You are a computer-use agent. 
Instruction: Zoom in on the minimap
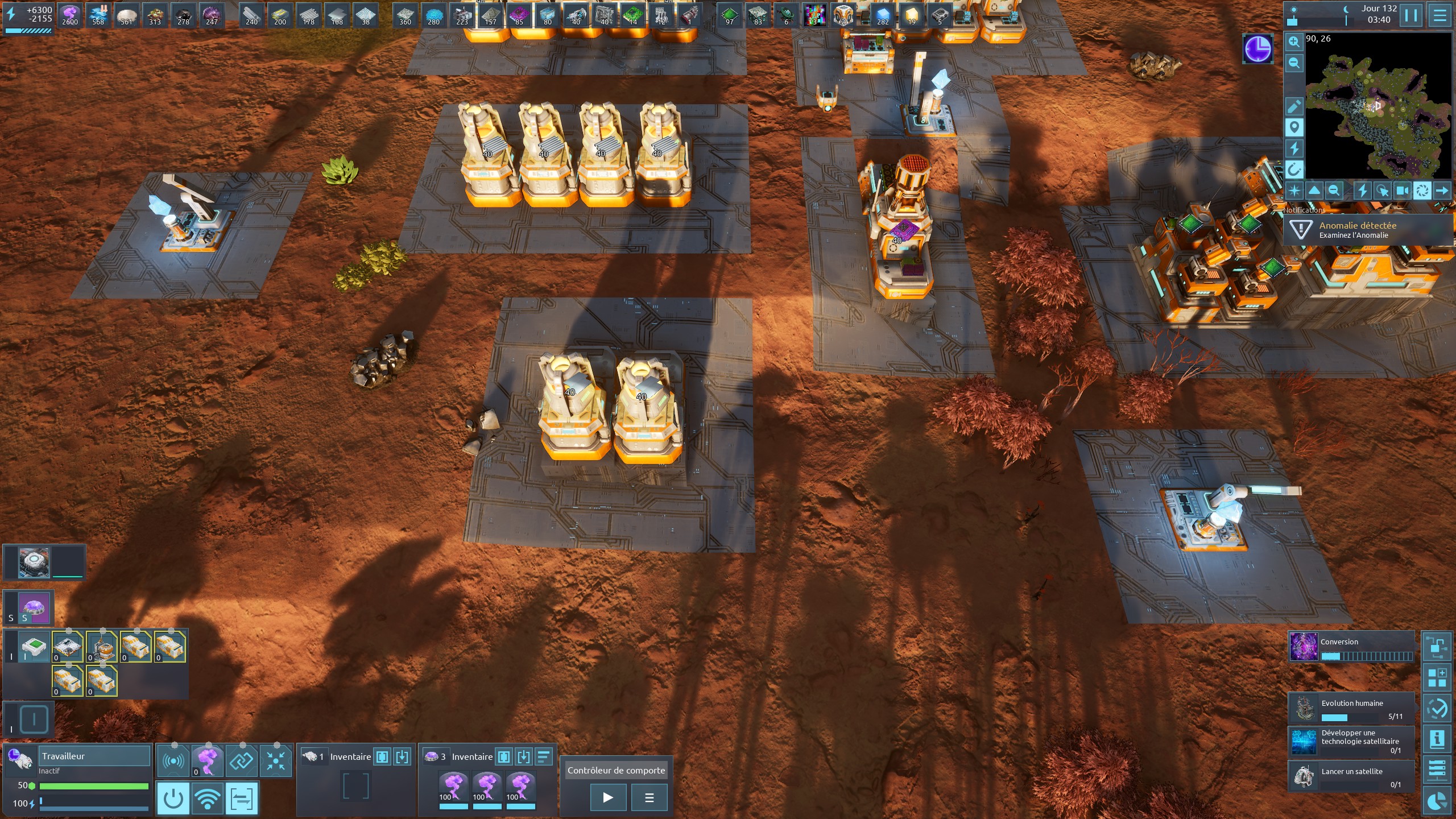coord(1294,42)
